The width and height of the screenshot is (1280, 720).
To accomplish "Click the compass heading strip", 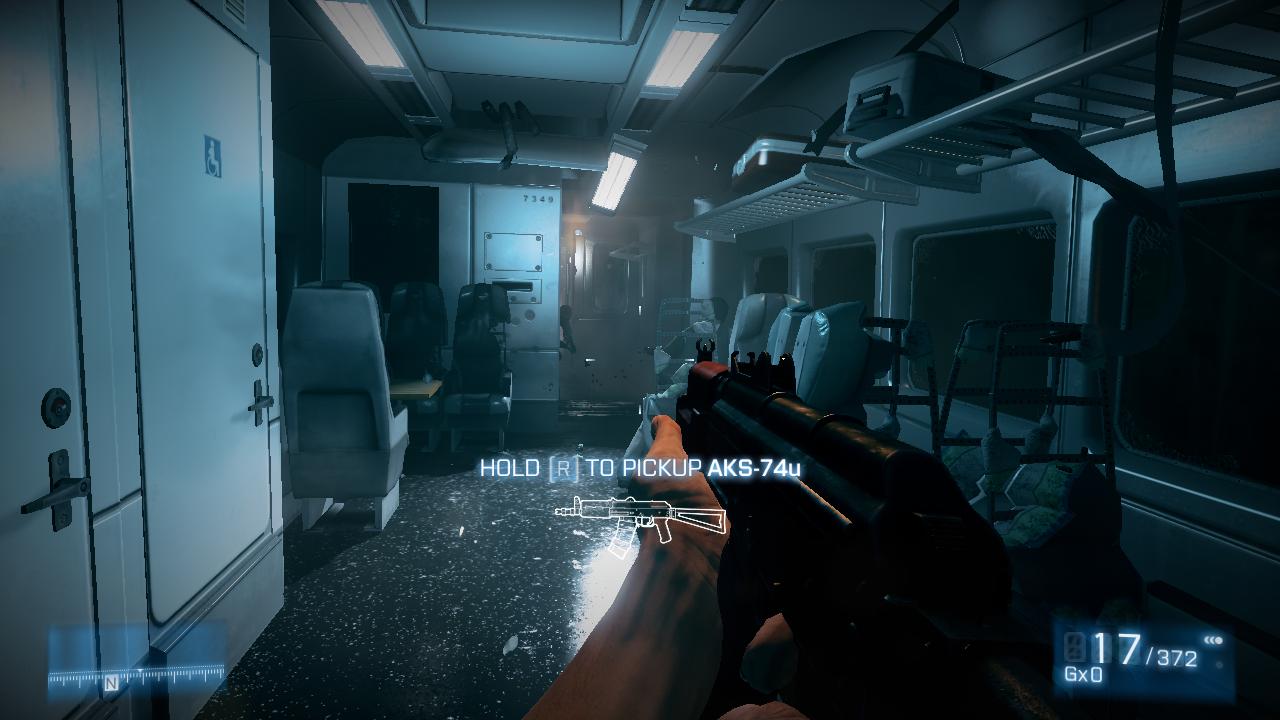I will (x=137, y=679).
